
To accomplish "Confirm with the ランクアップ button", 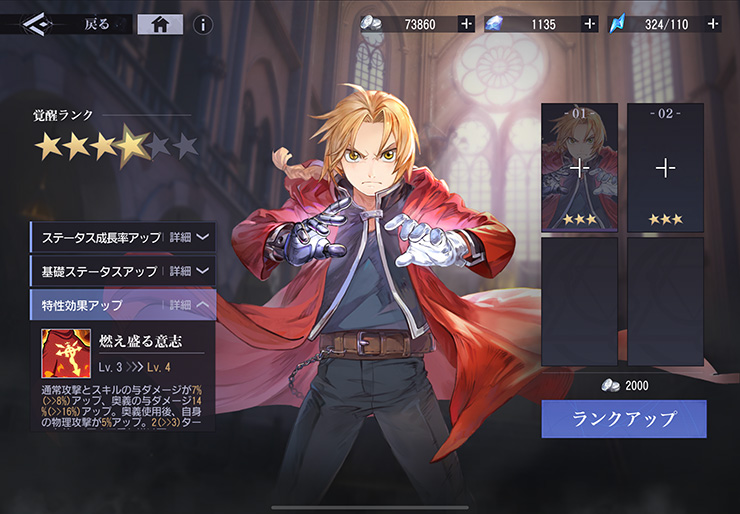I will click(x=624, y=419).
